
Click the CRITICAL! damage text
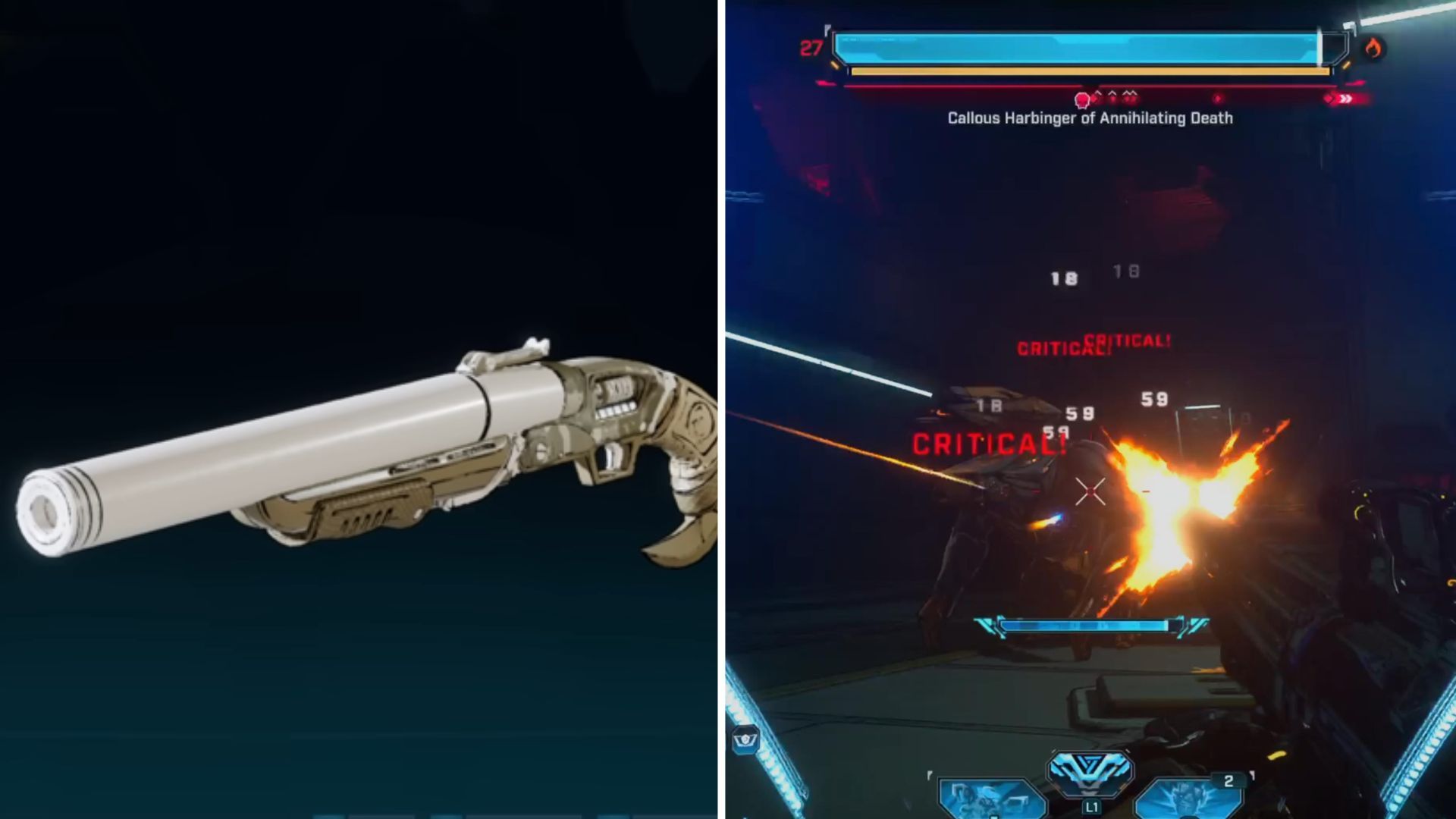coord(990,445)
